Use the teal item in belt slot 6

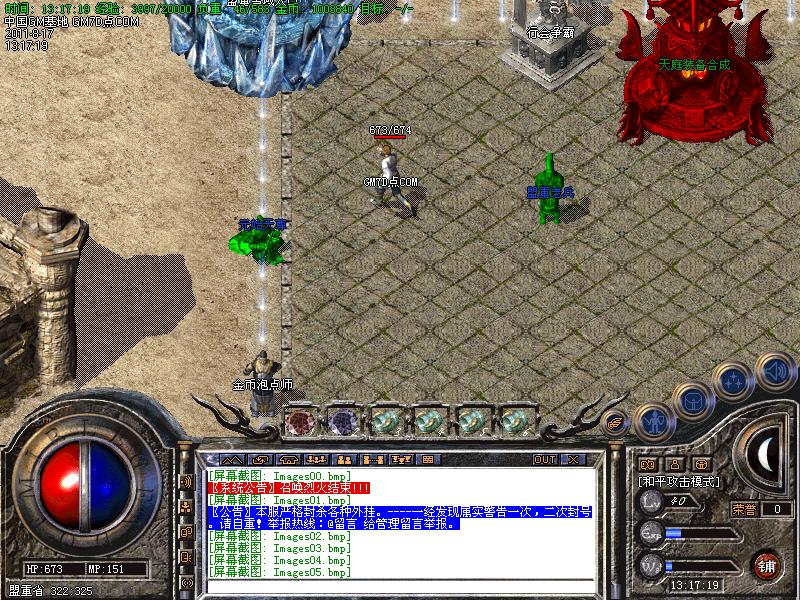coord(514,421)
